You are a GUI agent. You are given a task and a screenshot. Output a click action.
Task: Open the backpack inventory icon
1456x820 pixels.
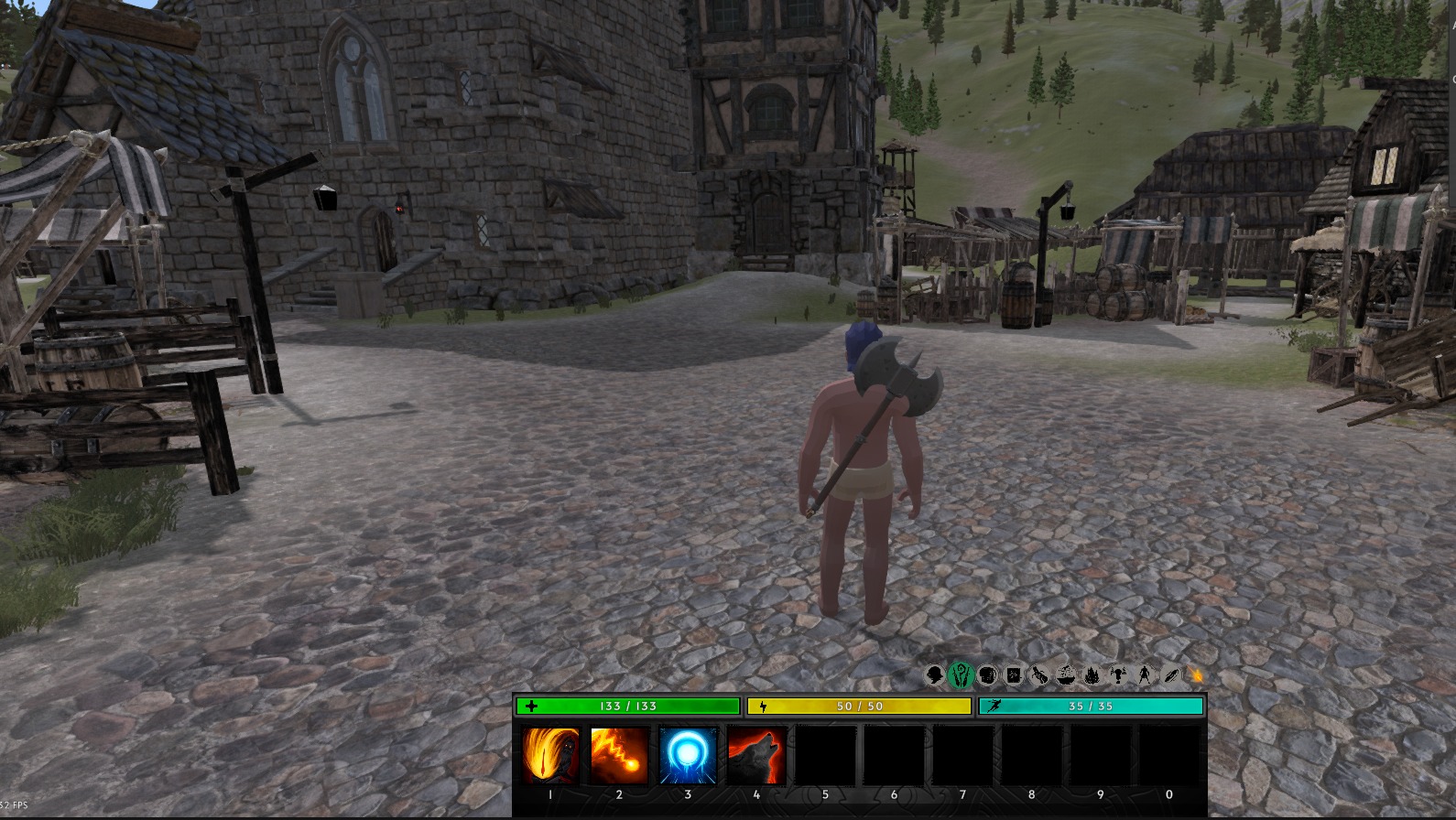click(x=987, y=675)
